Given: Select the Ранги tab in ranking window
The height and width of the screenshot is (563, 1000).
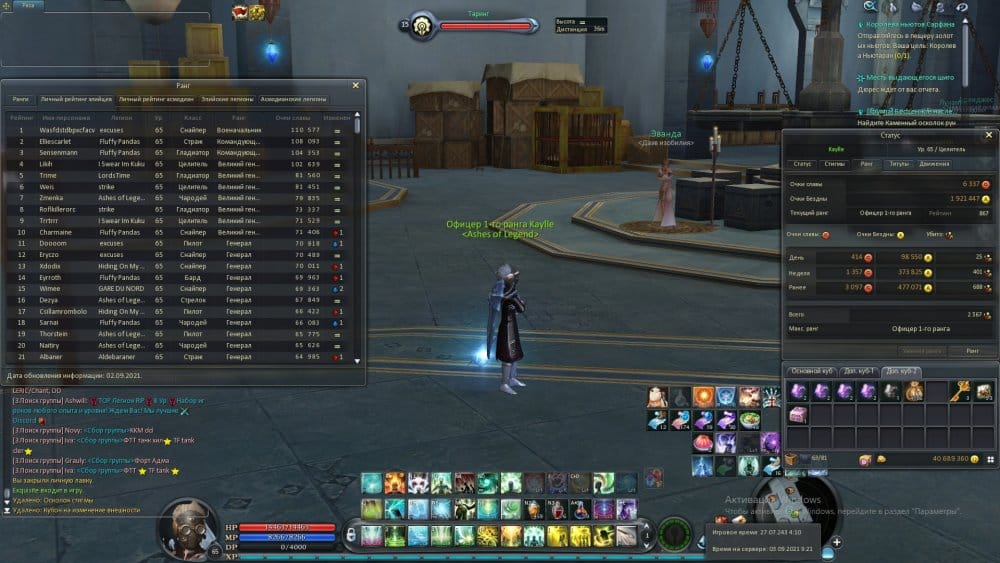Looking at the screenshot, I should coord(20,100).
